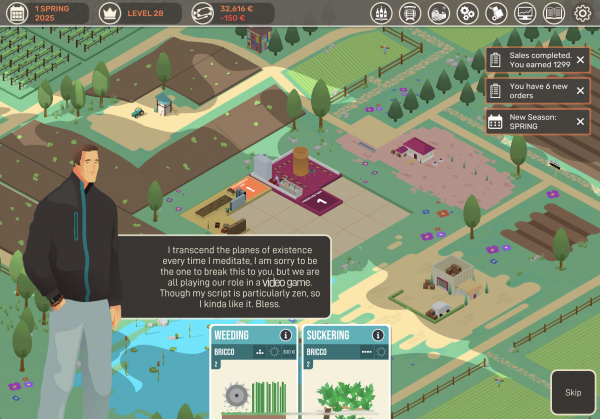Open the money balance icon
The width and height of the screenshot is (600, 419).
click(203, 13)
